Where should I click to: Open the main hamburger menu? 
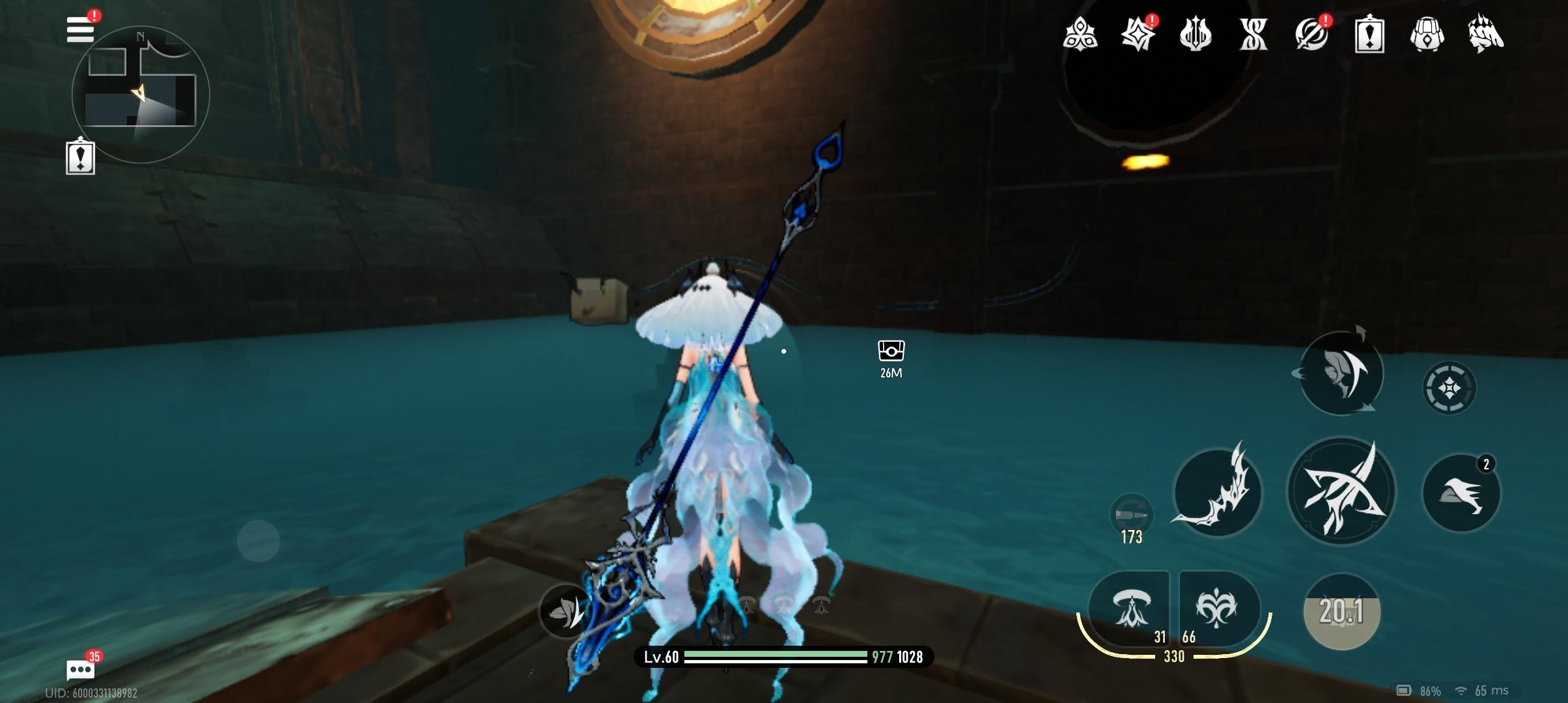point(81,30)
